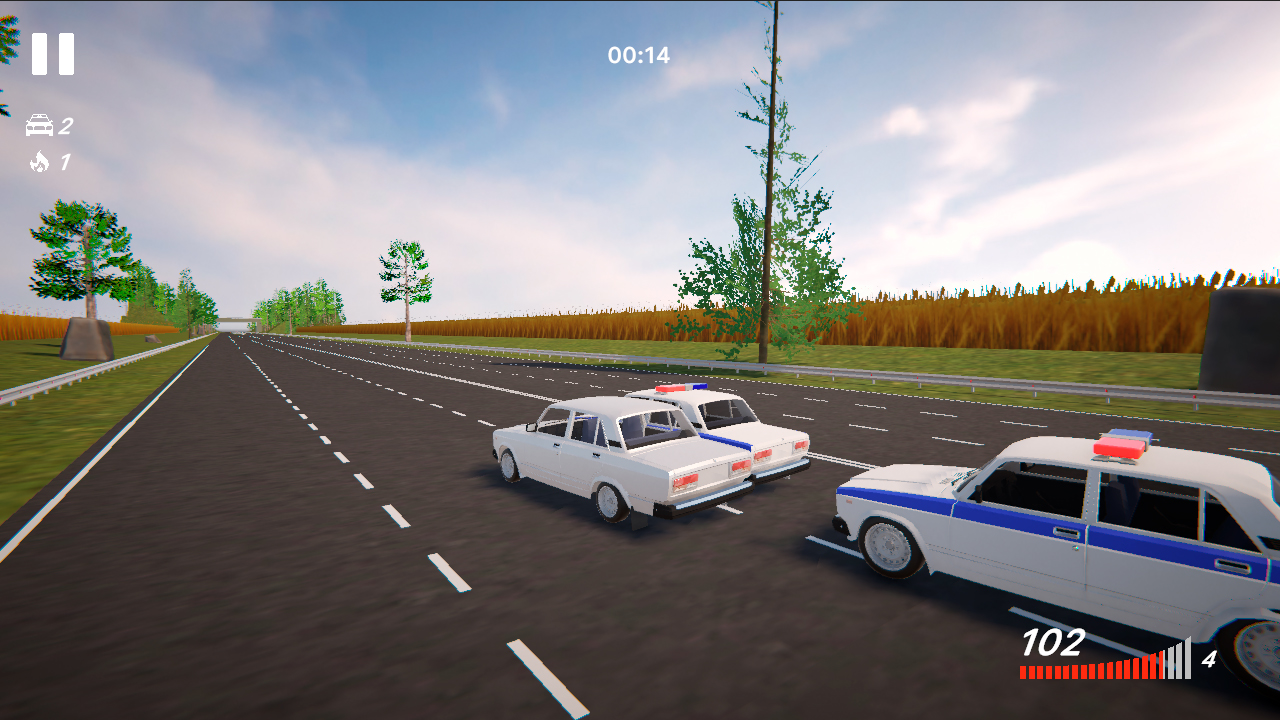This screenshot has width=1280, height=720.
Task: Click the distant road sign over the highway
Action: [235, 320]
